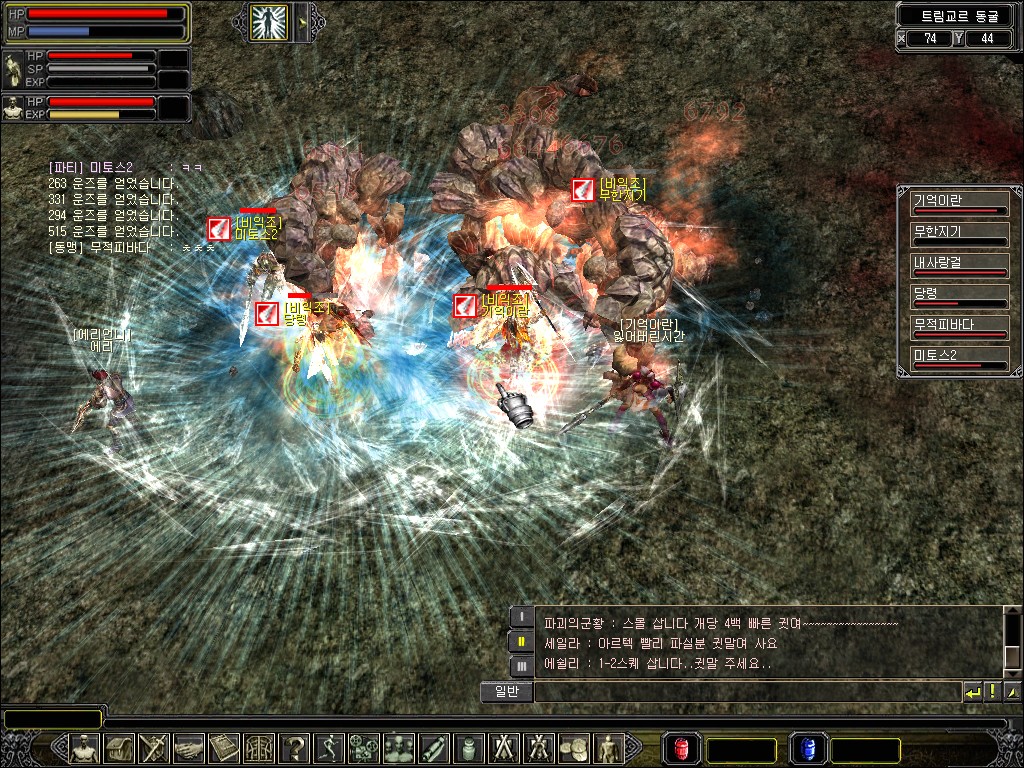Activate the glowing figure buff skill icon
Viewport: 1024px width, 768px height.
pyautogui.click(x=267, y=21)
